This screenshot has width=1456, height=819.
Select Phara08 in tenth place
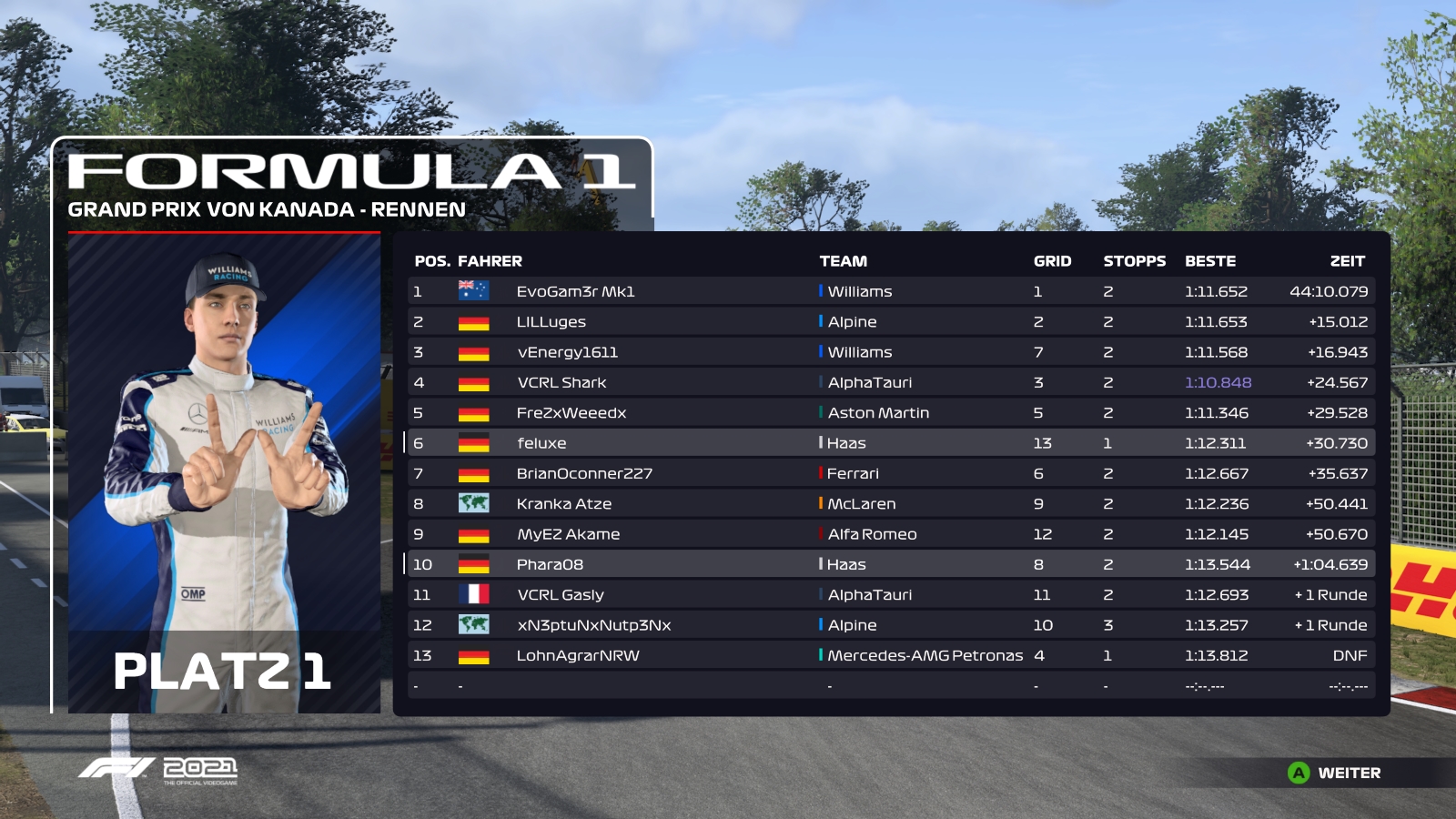pyautogui.click(x=890, y=564)
